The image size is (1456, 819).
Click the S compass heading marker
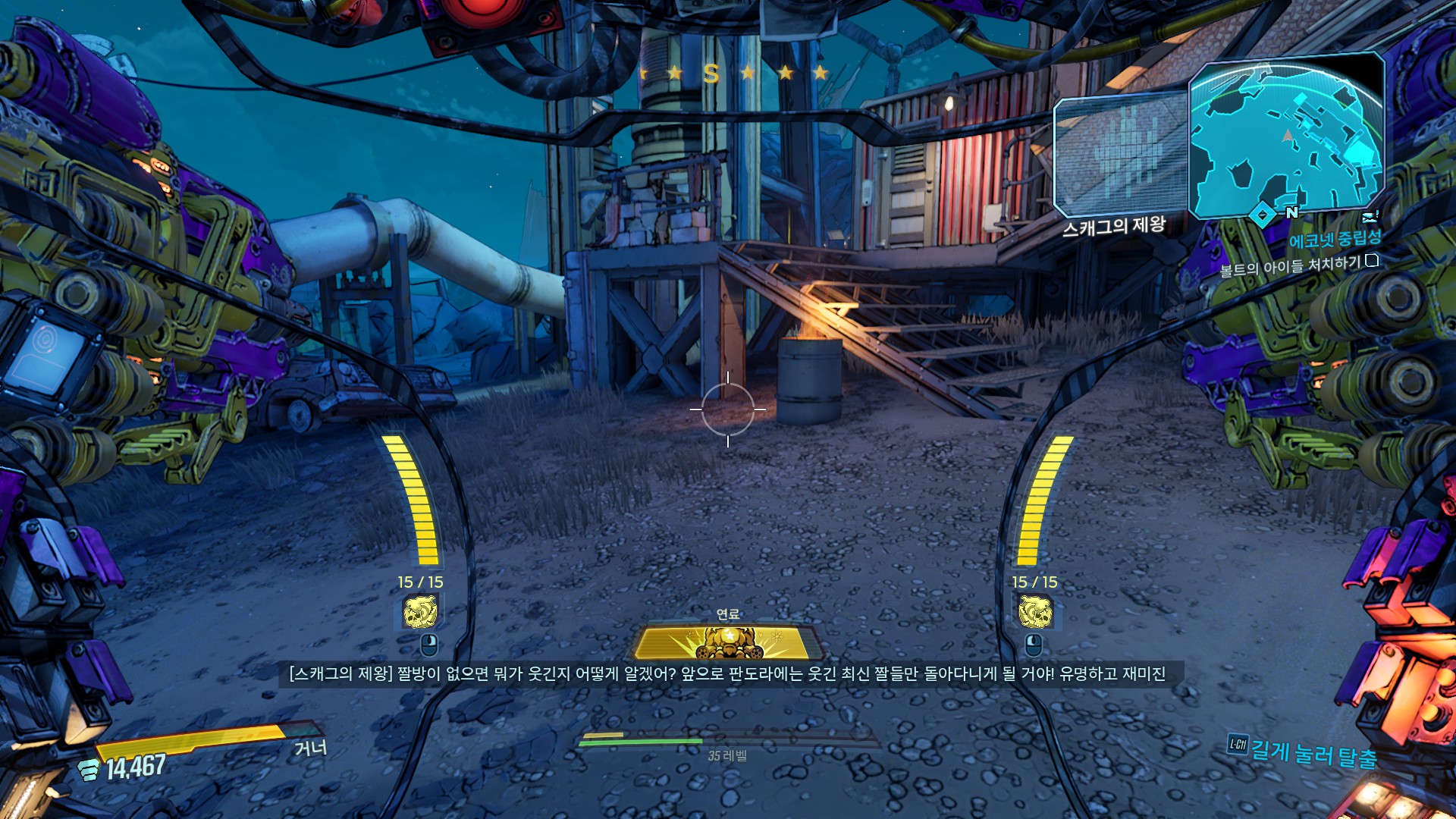click(711, 74)
